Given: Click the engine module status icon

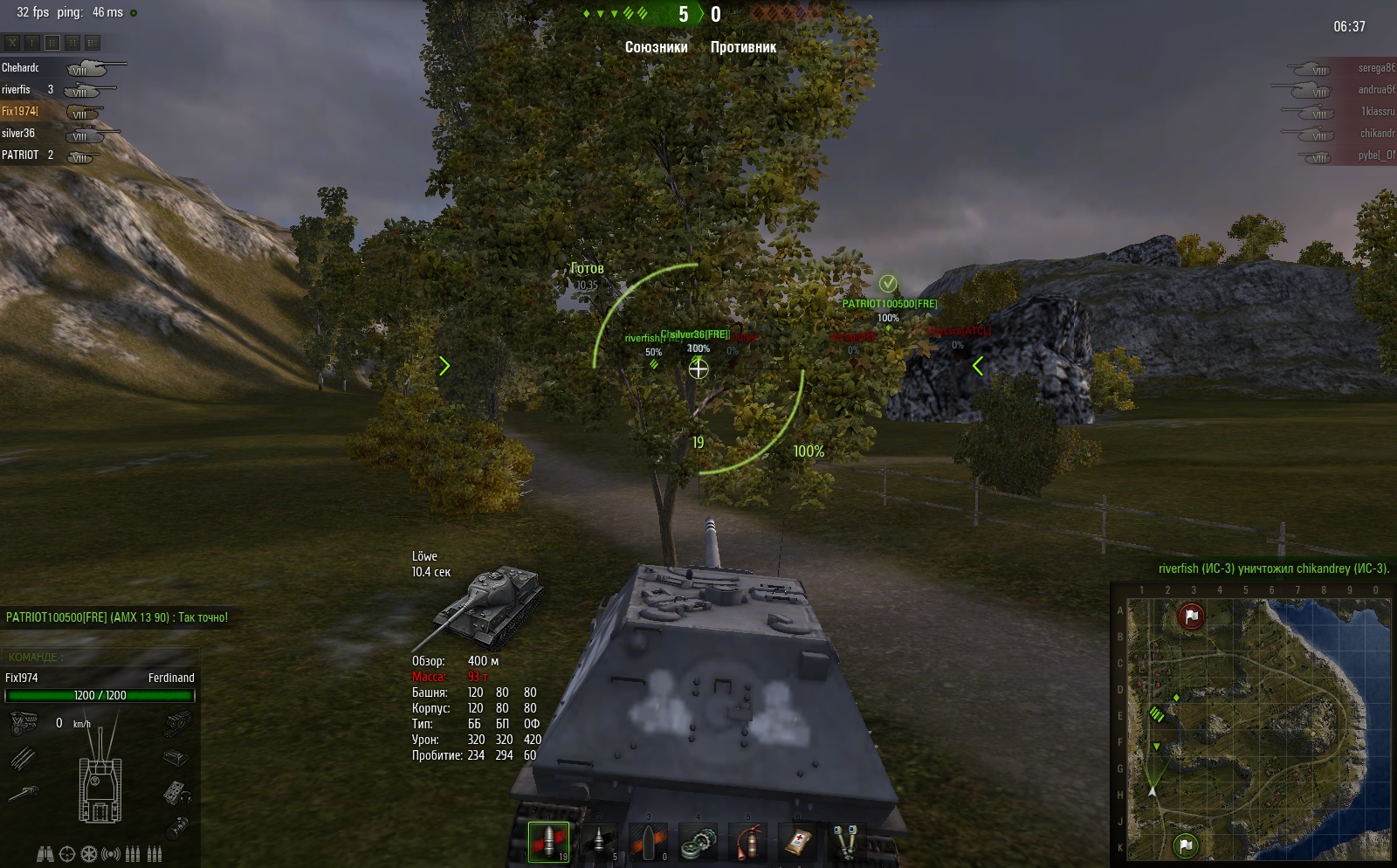Looking at the screenshot, I should (x=24, y=722).
